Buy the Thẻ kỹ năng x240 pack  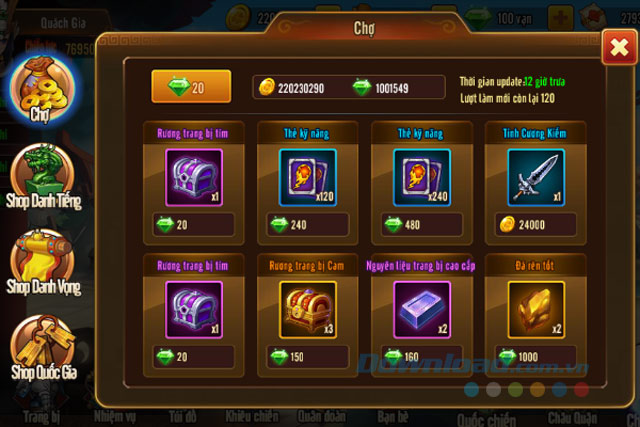412,179
